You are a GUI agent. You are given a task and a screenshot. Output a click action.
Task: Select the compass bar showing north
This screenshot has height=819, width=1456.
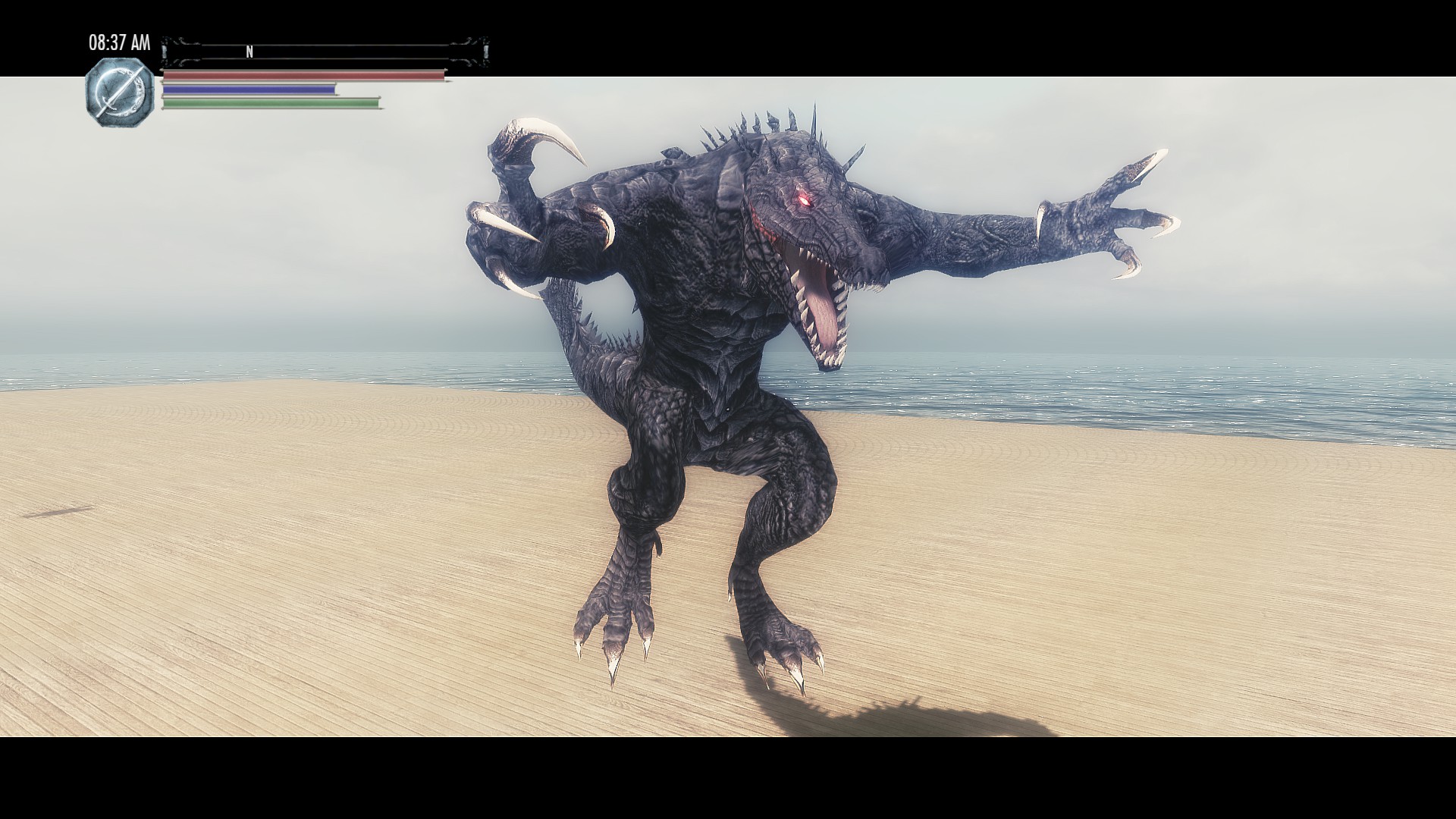click(x=325, y=52)
